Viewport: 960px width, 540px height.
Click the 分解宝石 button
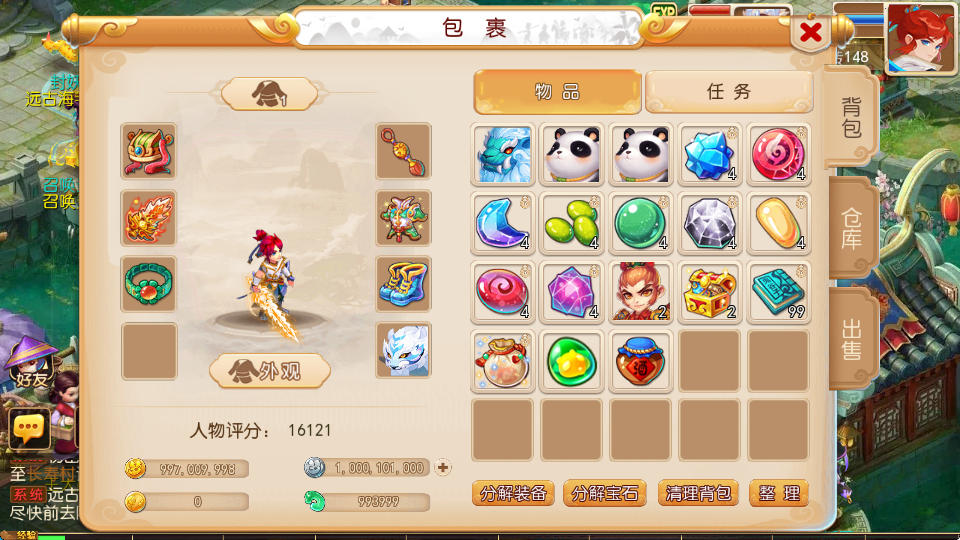[606, 493]
